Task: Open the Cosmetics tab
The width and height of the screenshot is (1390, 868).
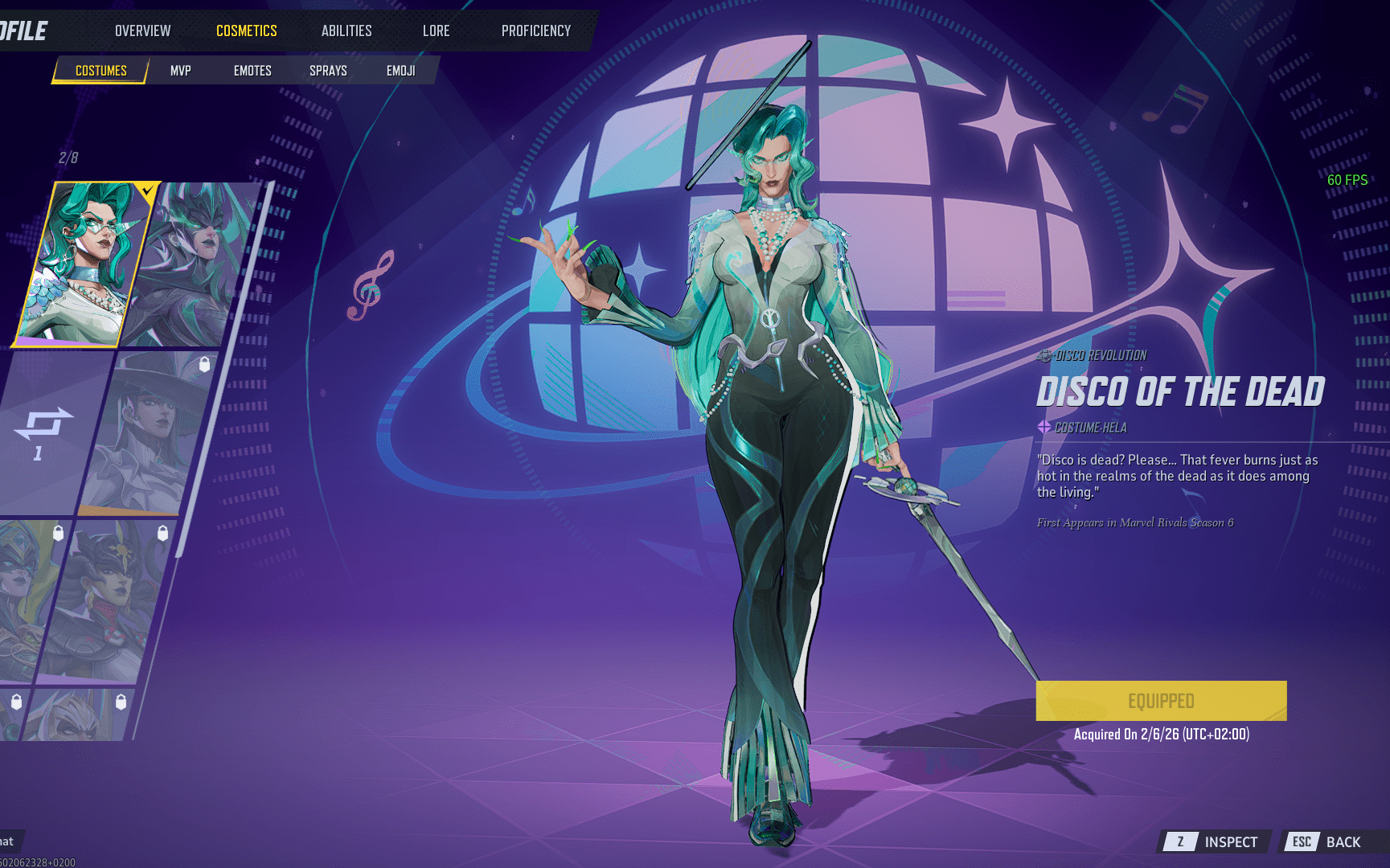Action: tap(246, 31)
